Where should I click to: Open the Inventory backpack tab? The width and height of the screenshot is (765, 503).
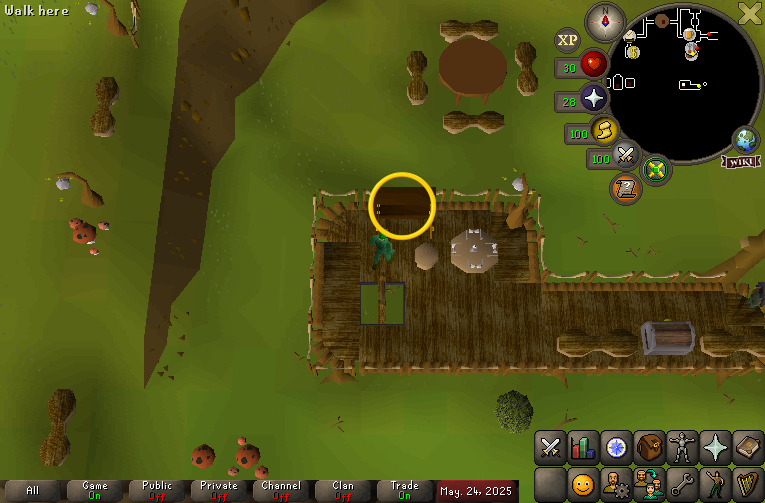[648, 448]
